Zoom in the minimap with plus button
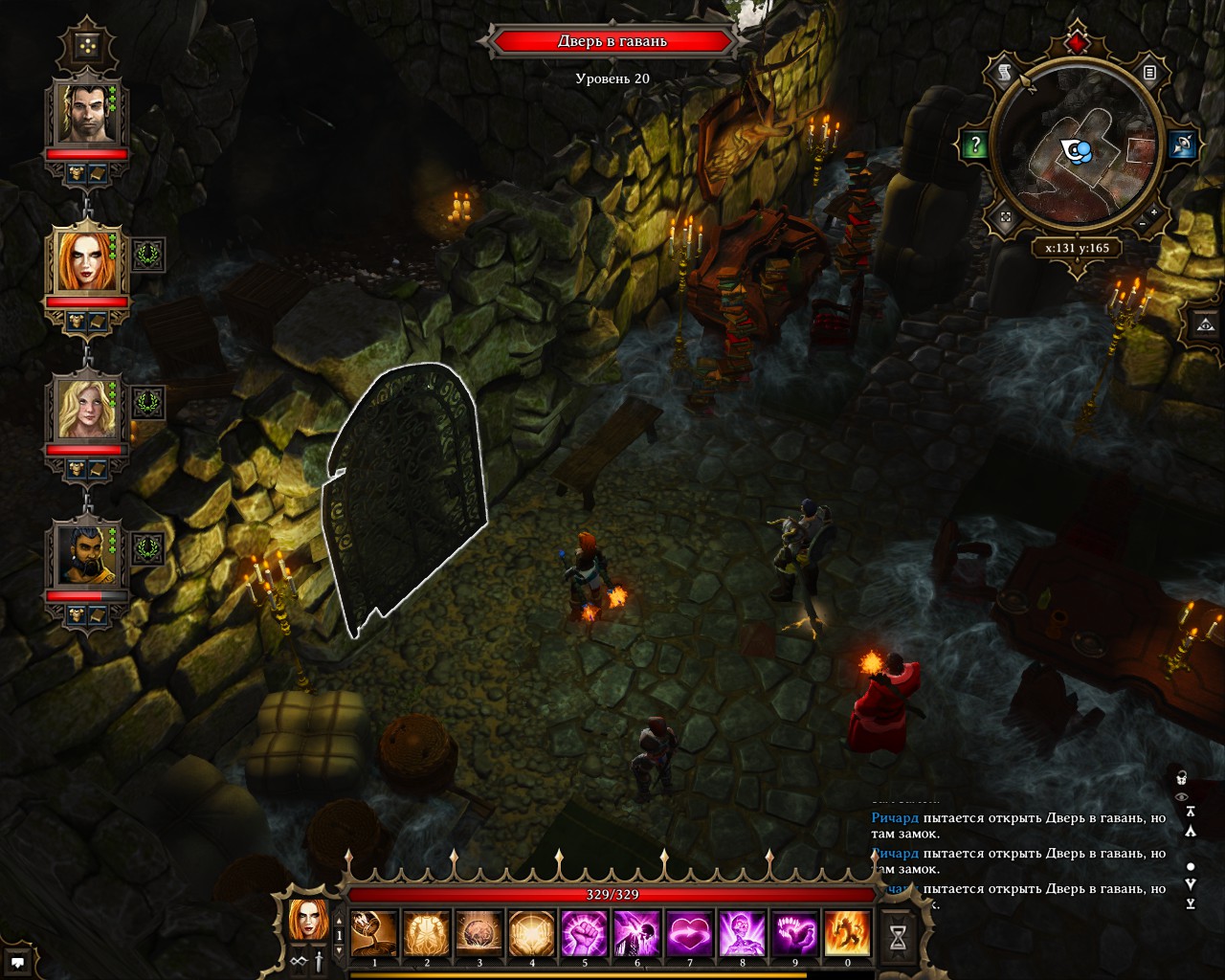This screenshot has height=980, width=1225. click(x=1154, y=212)
